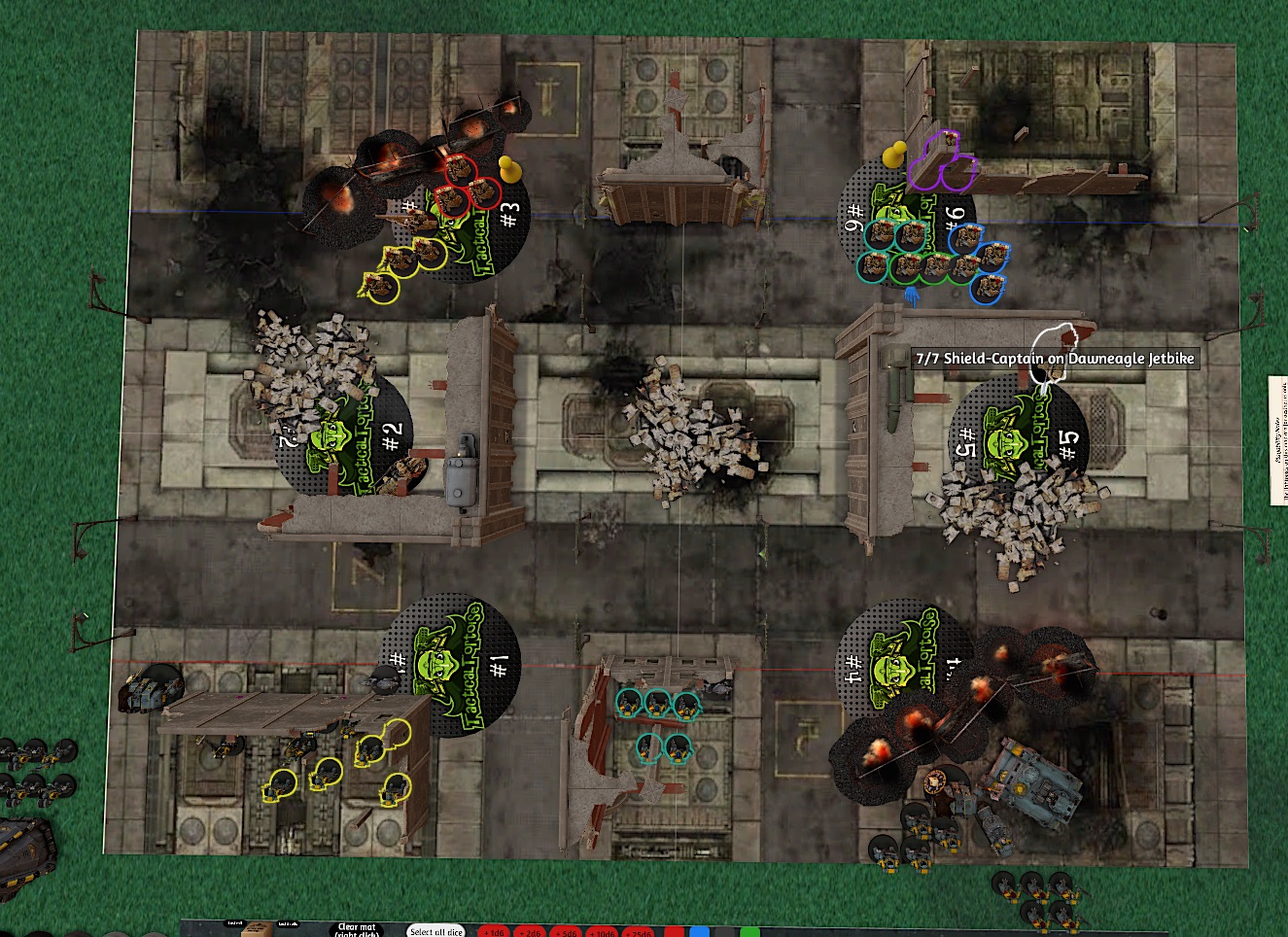Pick the red dice colour swatch
1288x937 pixels.
[674, 932]
